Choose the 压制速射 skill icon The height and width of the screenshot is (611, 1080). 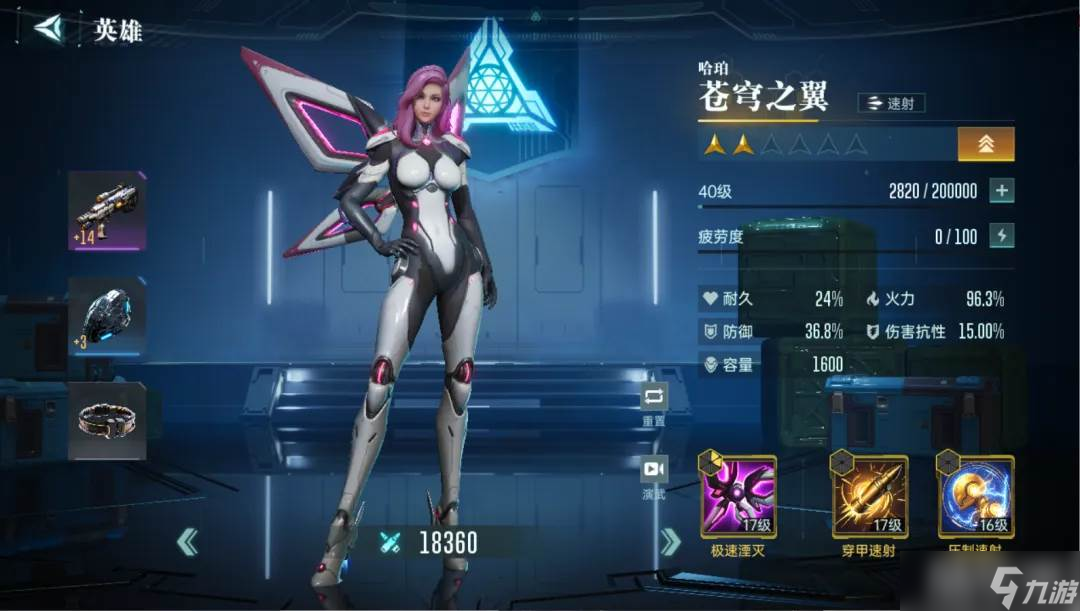pos(976,497)
